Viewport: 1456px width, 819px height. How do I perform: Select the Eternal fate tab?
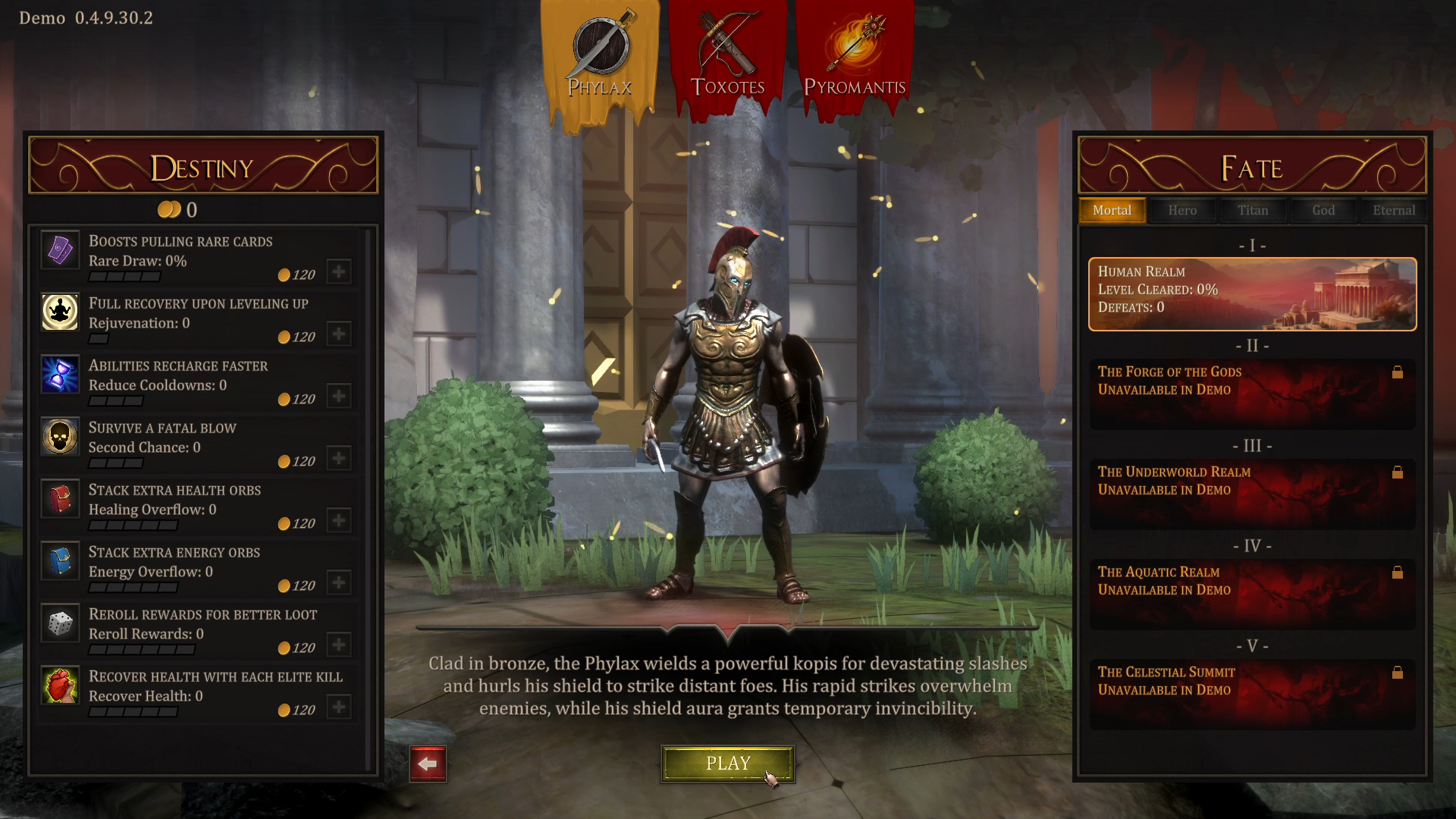click(x=1393, y=210)
